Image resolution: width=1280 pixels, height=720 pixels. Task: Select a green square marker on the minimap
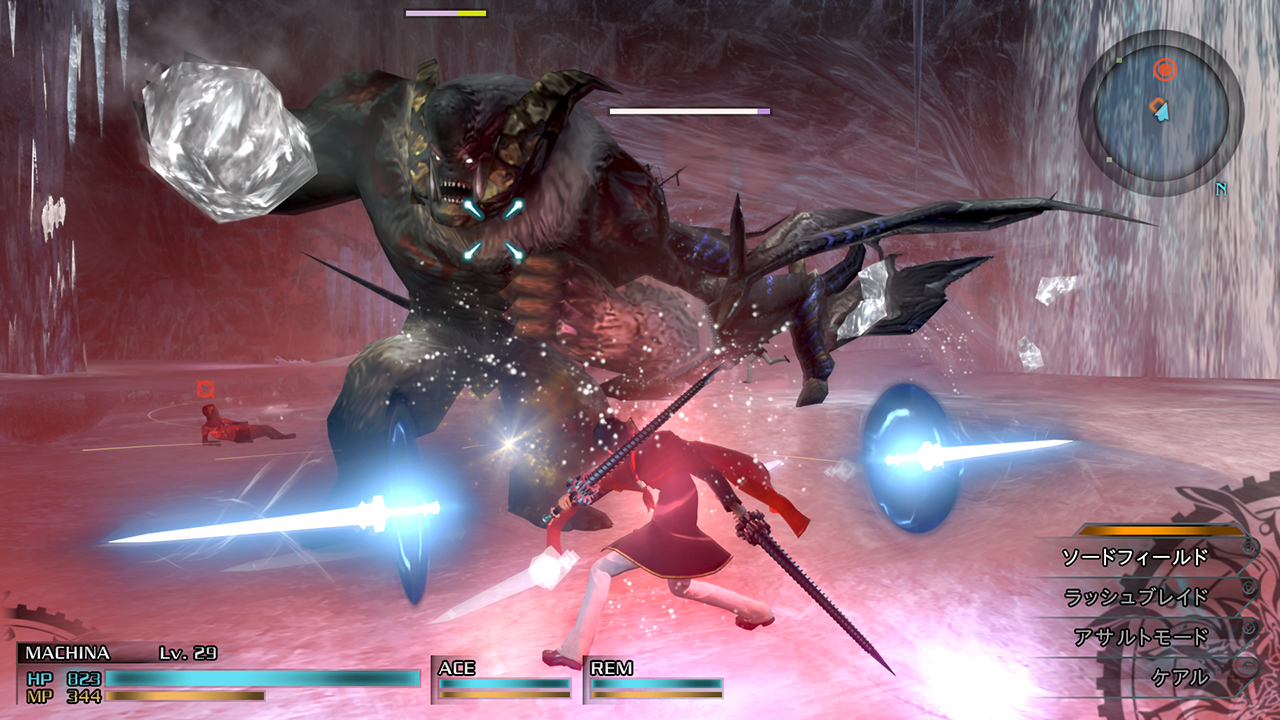(x=1119, y=60)
